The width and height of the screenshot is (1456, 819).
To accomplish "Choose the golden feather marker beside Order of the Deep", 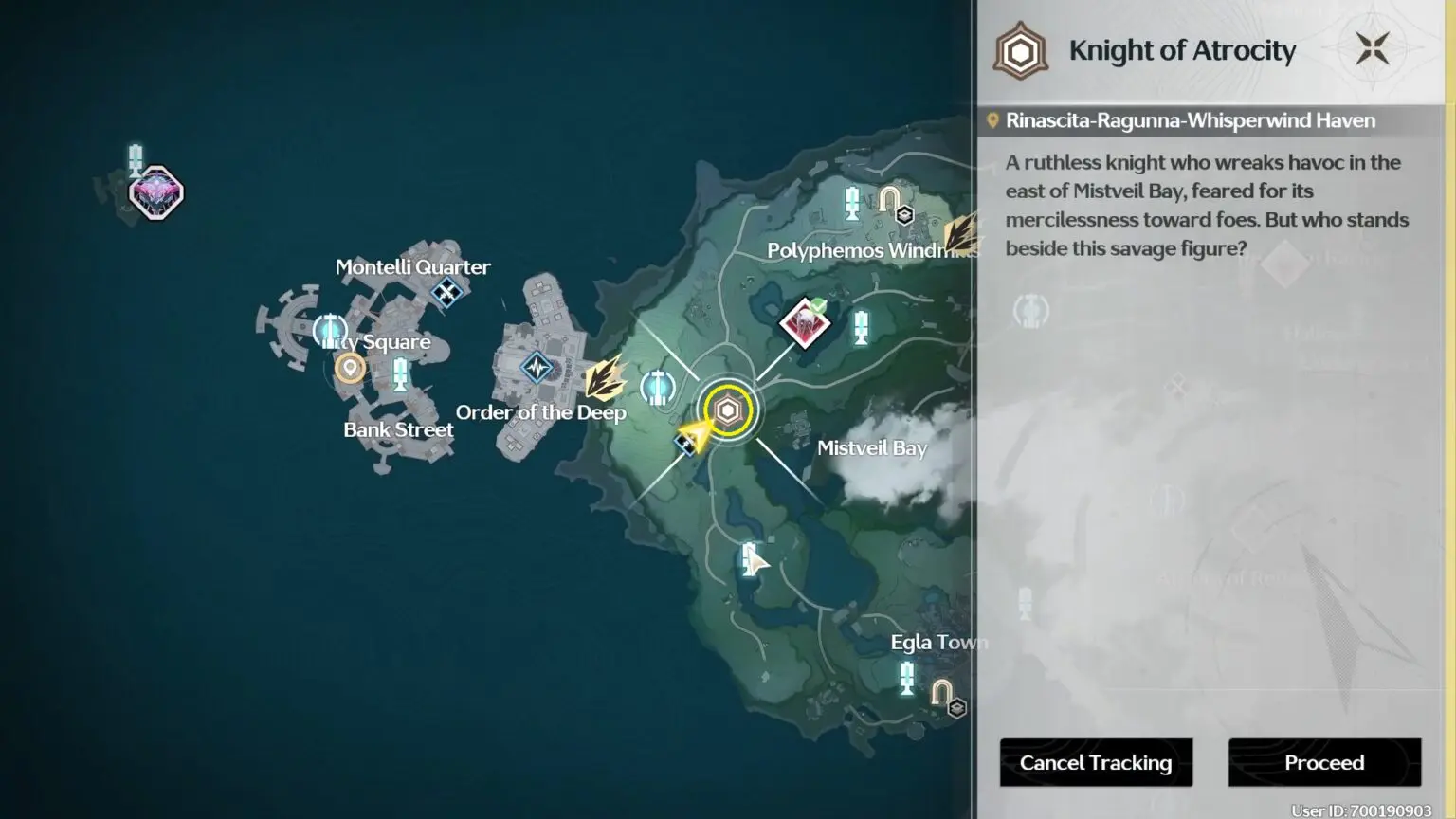I will [605, 377].
